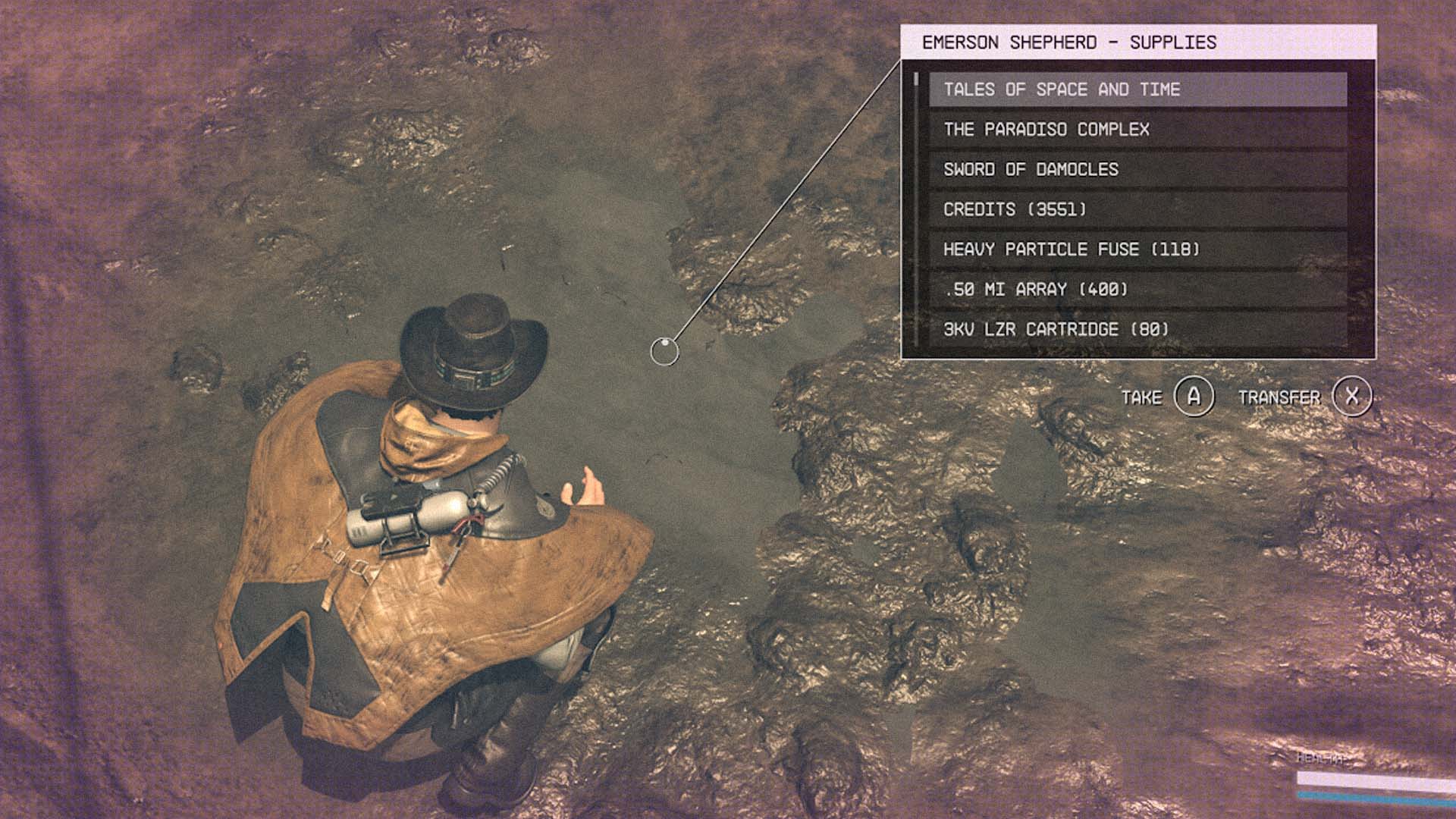Choose The Paradiso Complex from the list

pyautogui.click(x=1137, y=130)
